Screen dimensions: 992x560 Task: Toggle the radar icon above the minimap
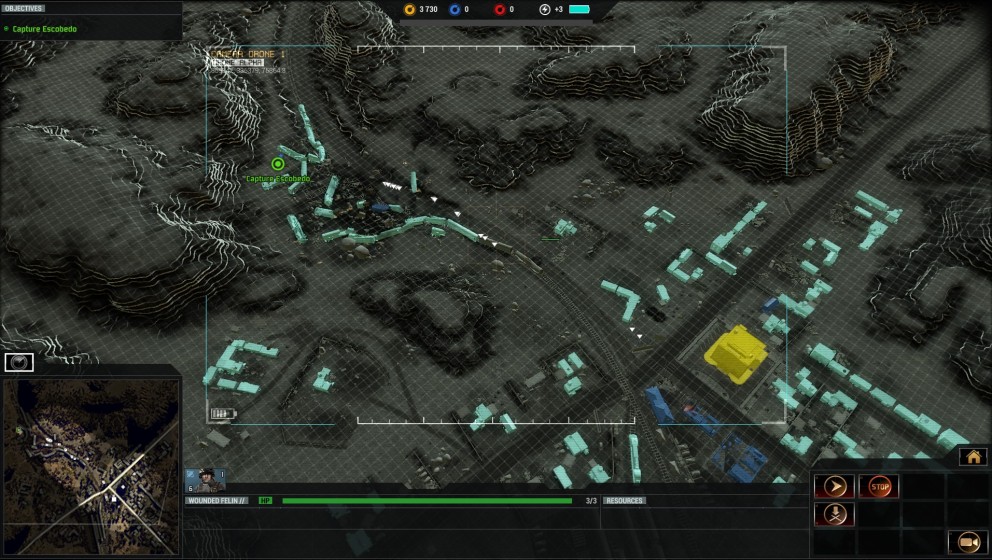19,362
